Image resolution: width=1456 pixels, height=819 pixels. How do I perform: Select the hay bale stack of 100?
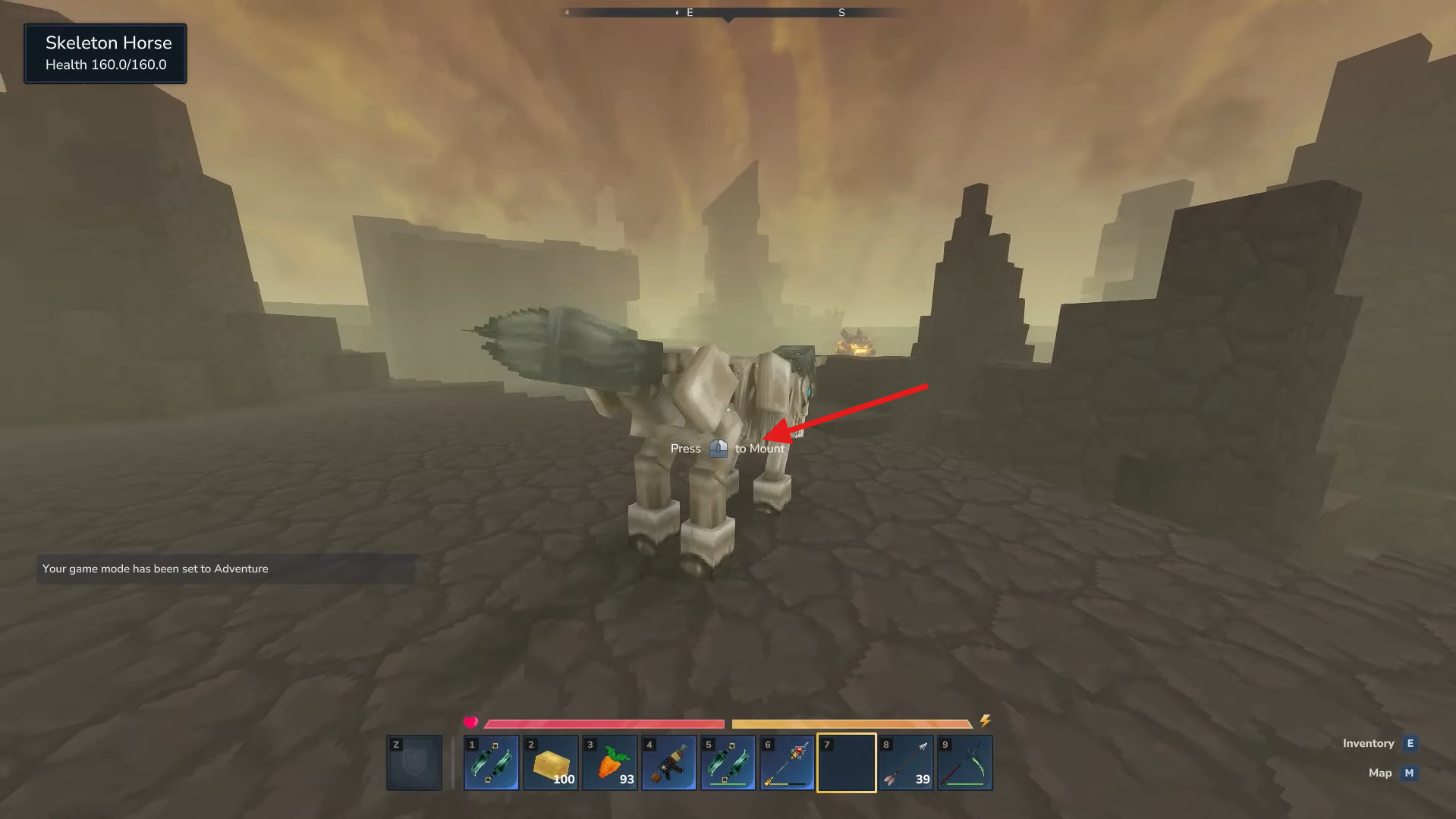pyautogui.click(x=549, y=762)
